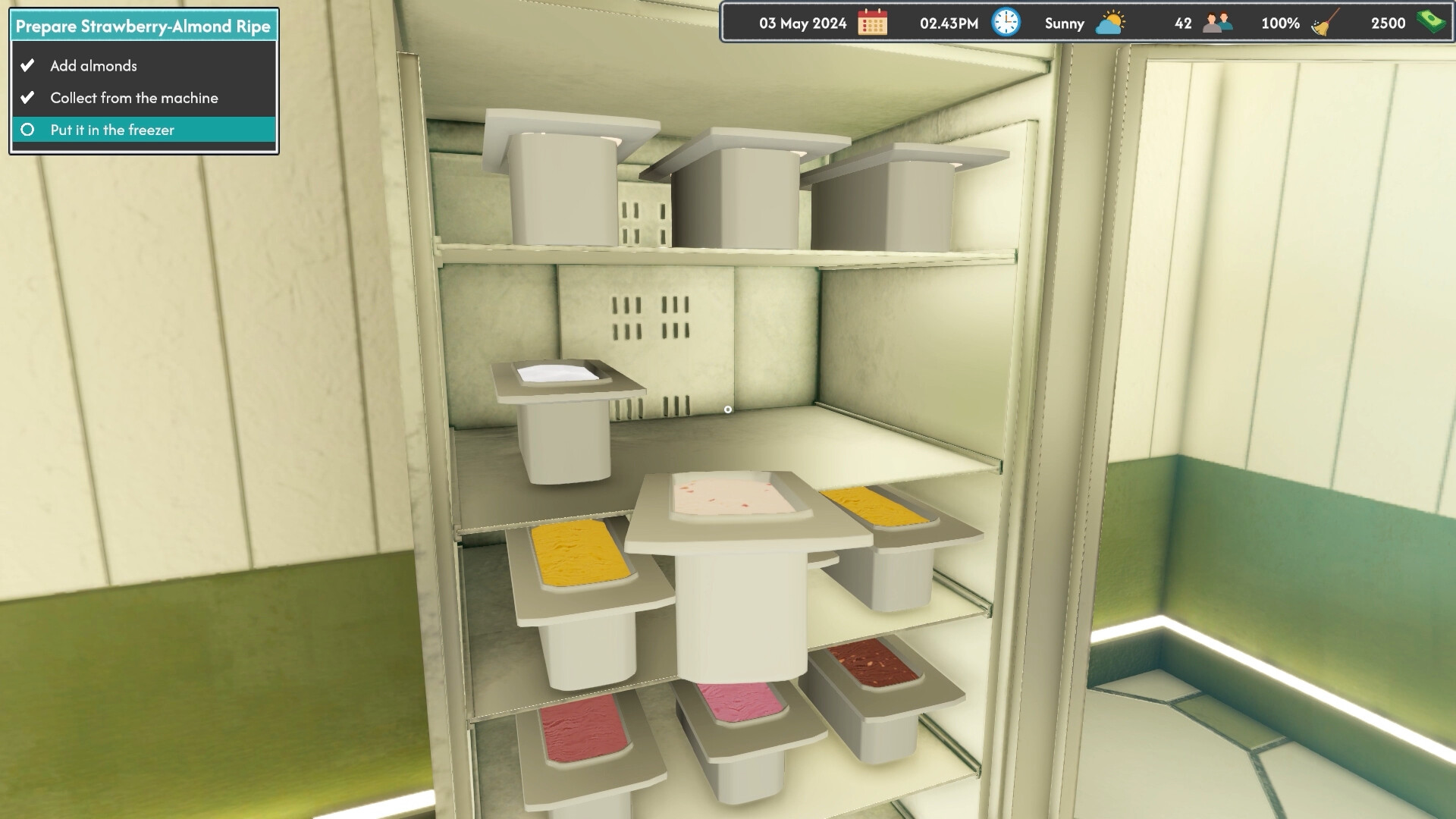Click the checkmark beside Add almonds
1456x819 pixels.
click(x=27, y=65)
